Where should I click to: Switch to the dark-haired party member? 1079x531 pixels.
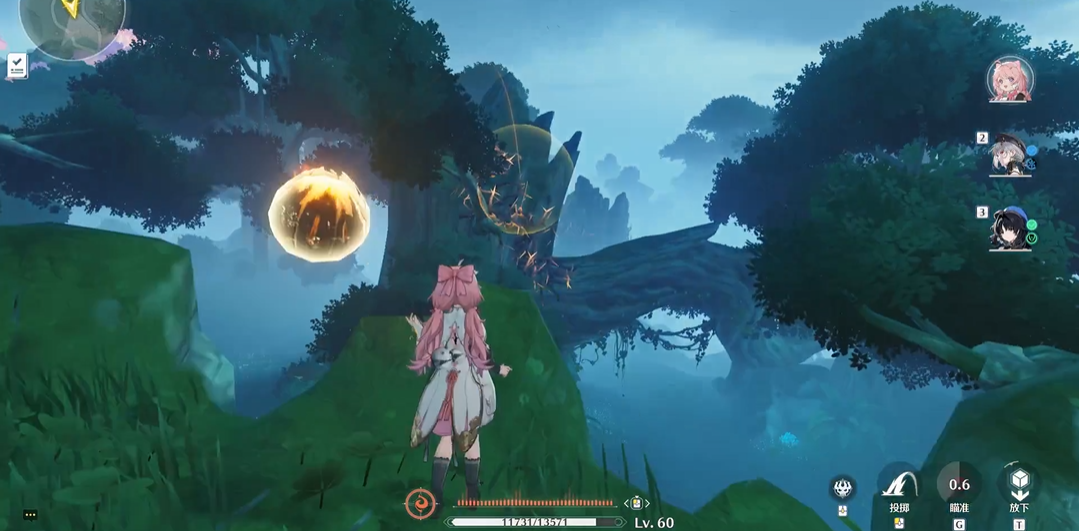1010,229
